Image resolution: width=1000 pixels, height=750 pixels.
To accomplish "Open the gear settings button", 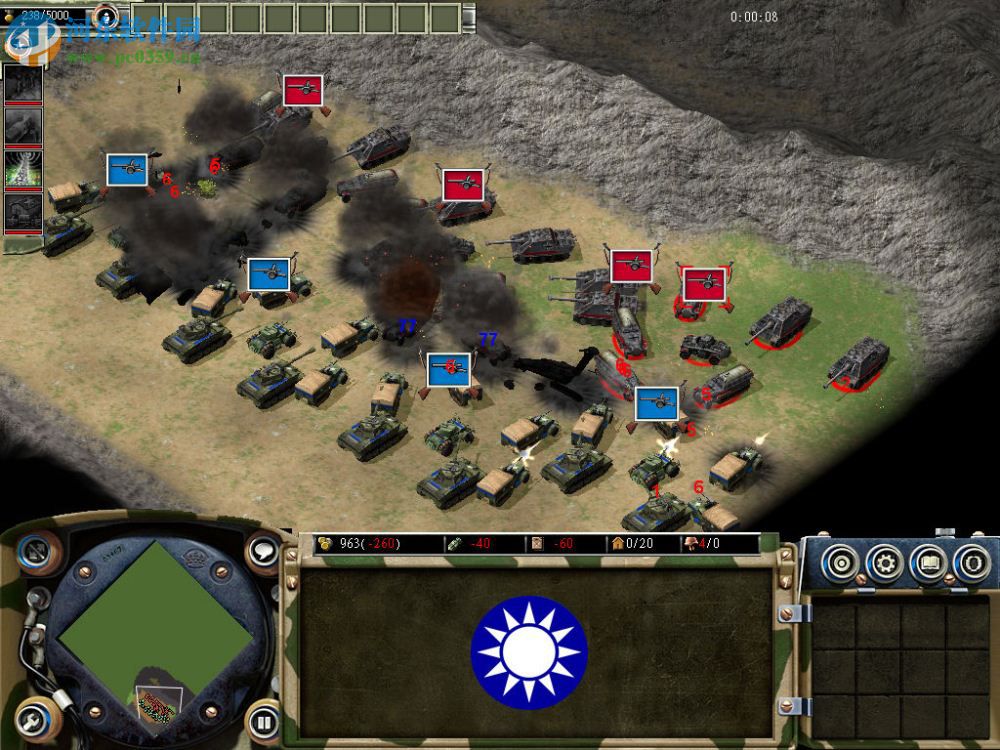I will [x=884, y=564].
